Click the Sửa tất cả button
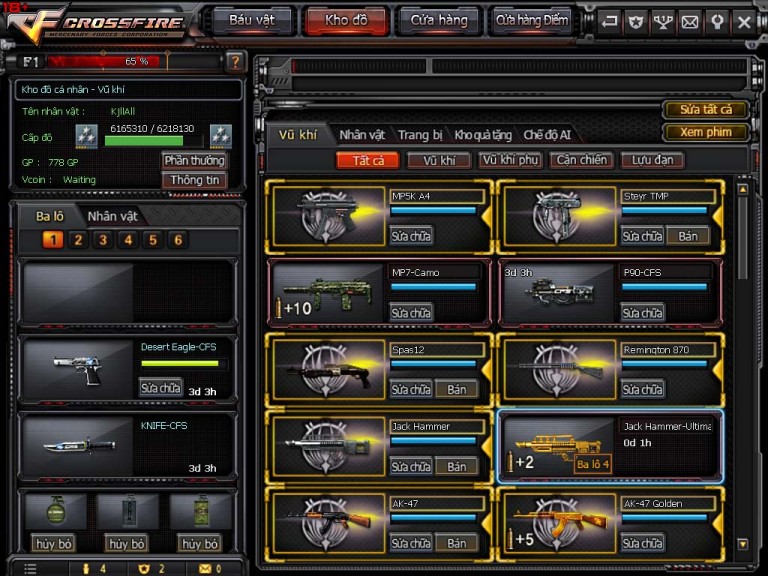 [x=706, y=109]
